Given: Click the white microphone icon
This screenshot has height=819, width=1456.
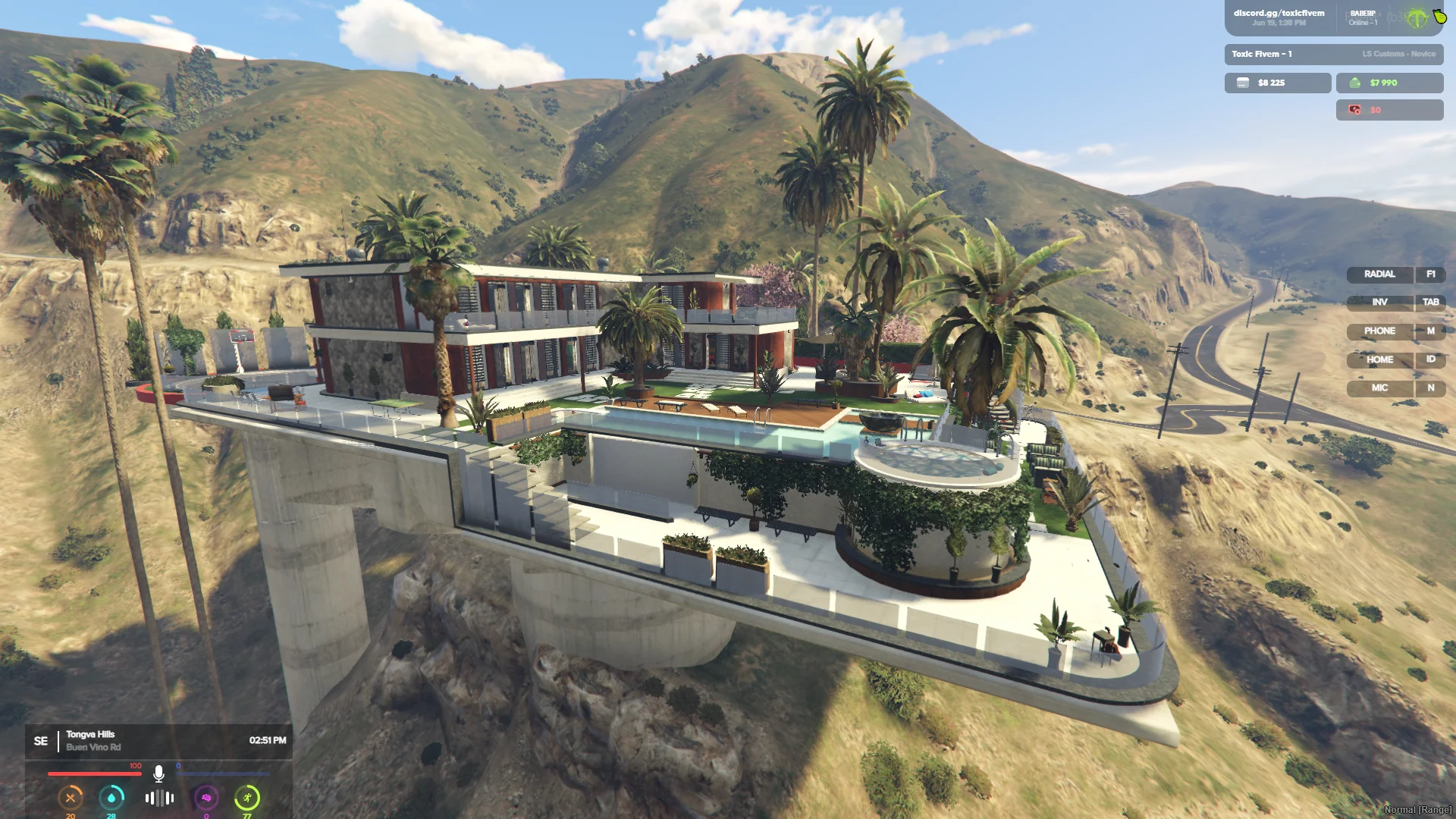Looking at the screenshot, I should click(158, 773).
